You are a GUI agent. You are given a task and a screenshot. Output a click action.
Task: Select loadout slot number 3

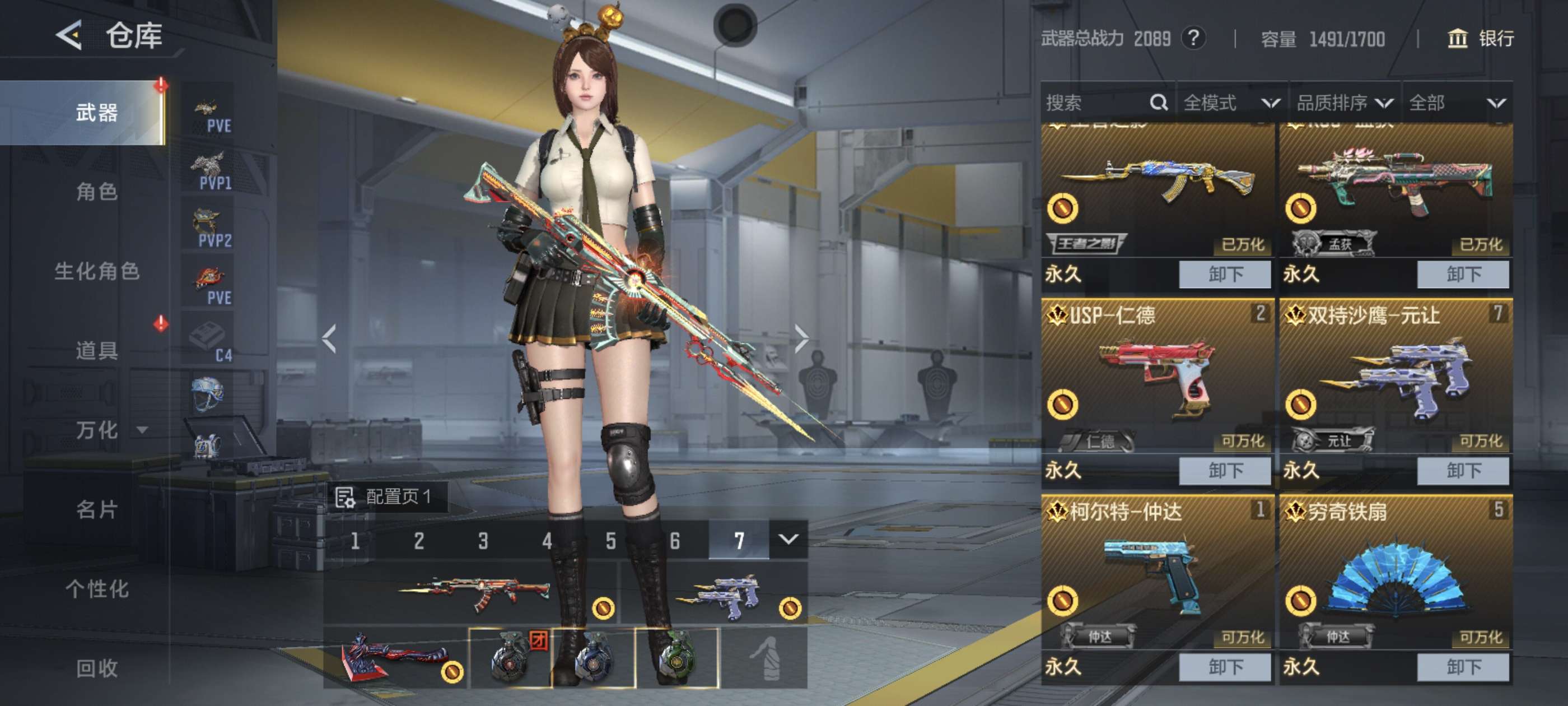pyautogui.click(x=483, y=540)
